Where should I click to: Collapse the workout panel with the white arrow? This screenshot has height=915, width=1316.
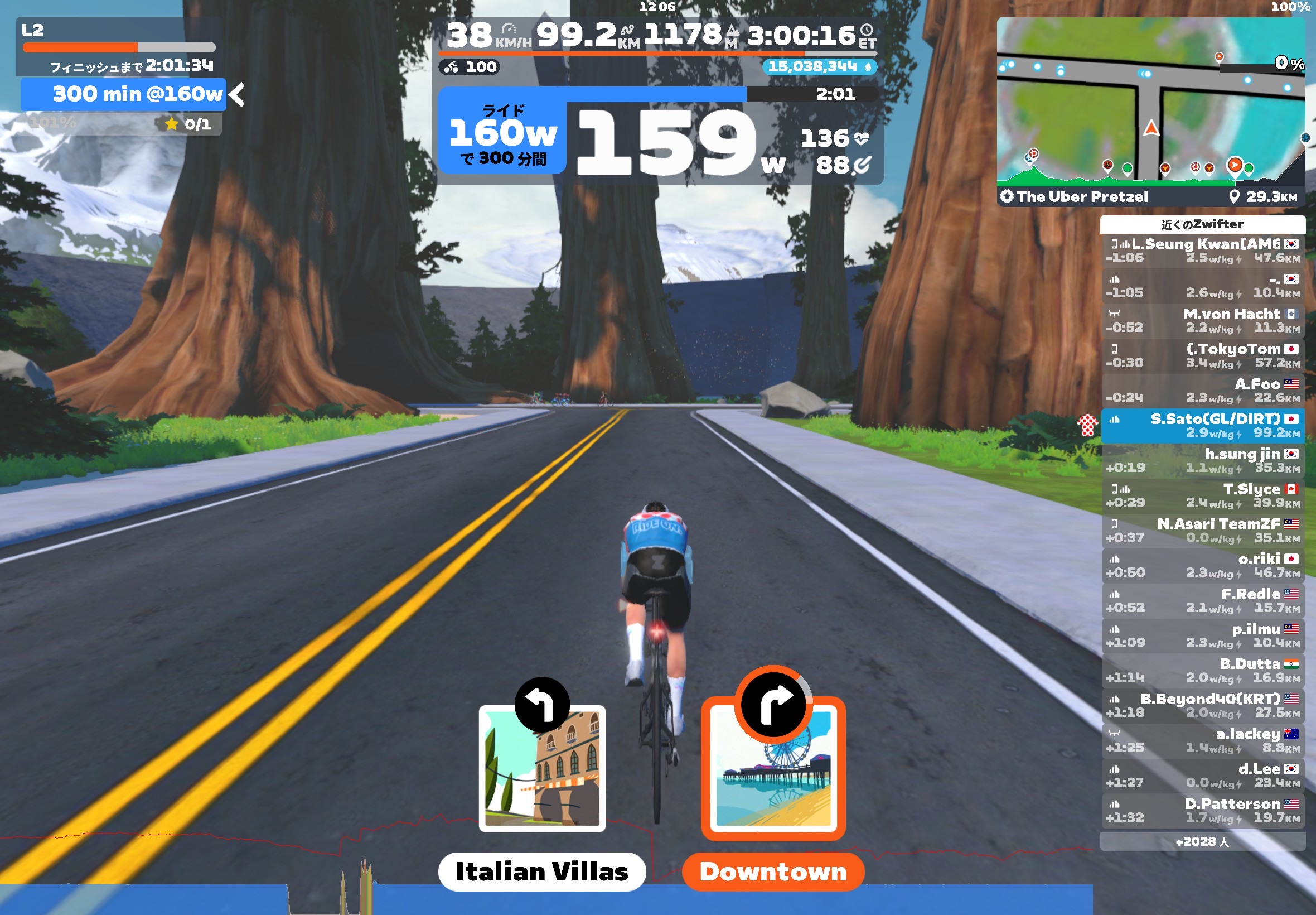coord(237,95)
